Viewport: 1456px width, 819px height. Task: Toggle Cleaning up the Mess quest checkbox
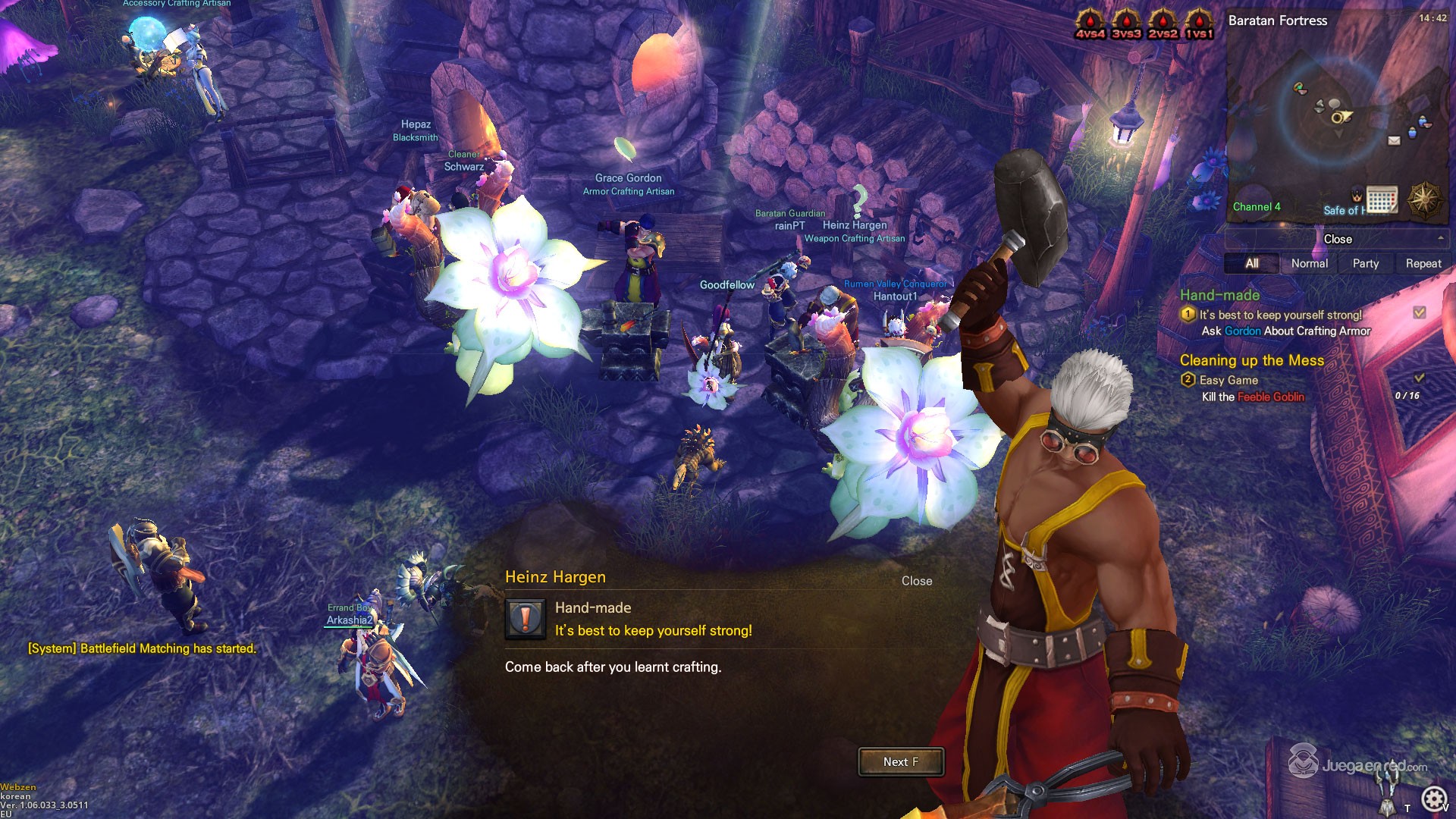(1420, 378)
